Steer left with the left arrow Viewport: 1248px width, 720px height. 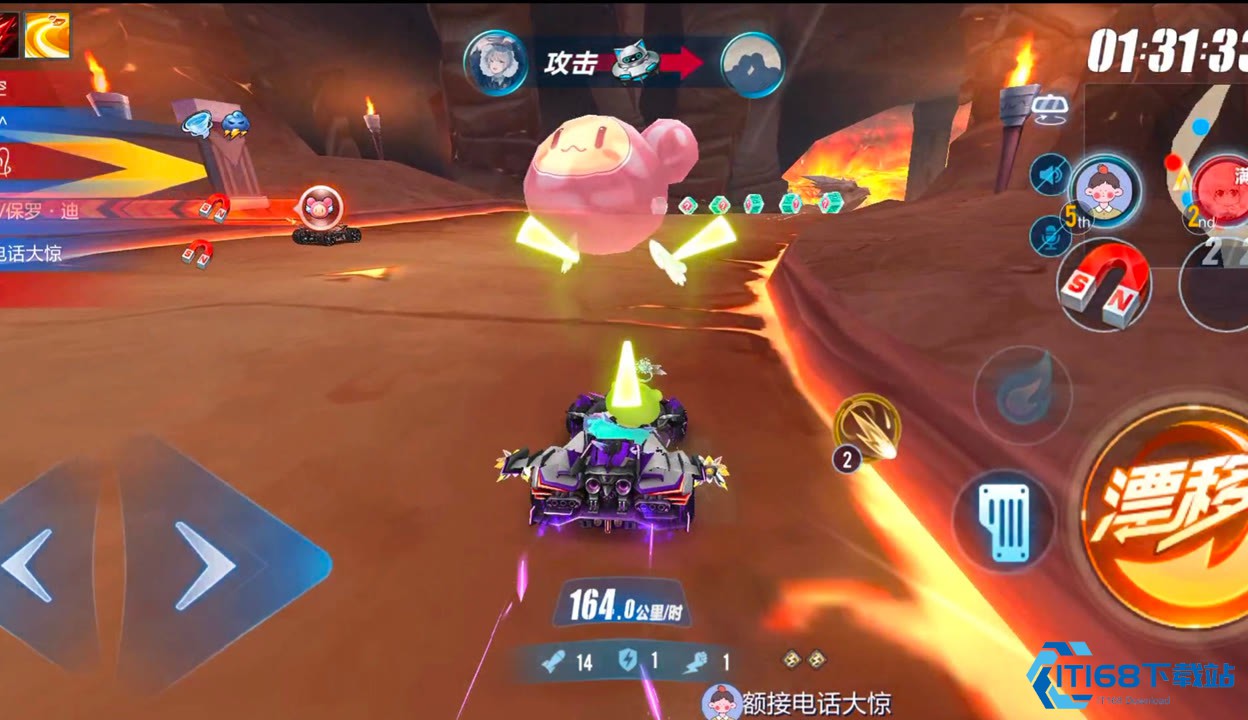click(x=30, y=565)
